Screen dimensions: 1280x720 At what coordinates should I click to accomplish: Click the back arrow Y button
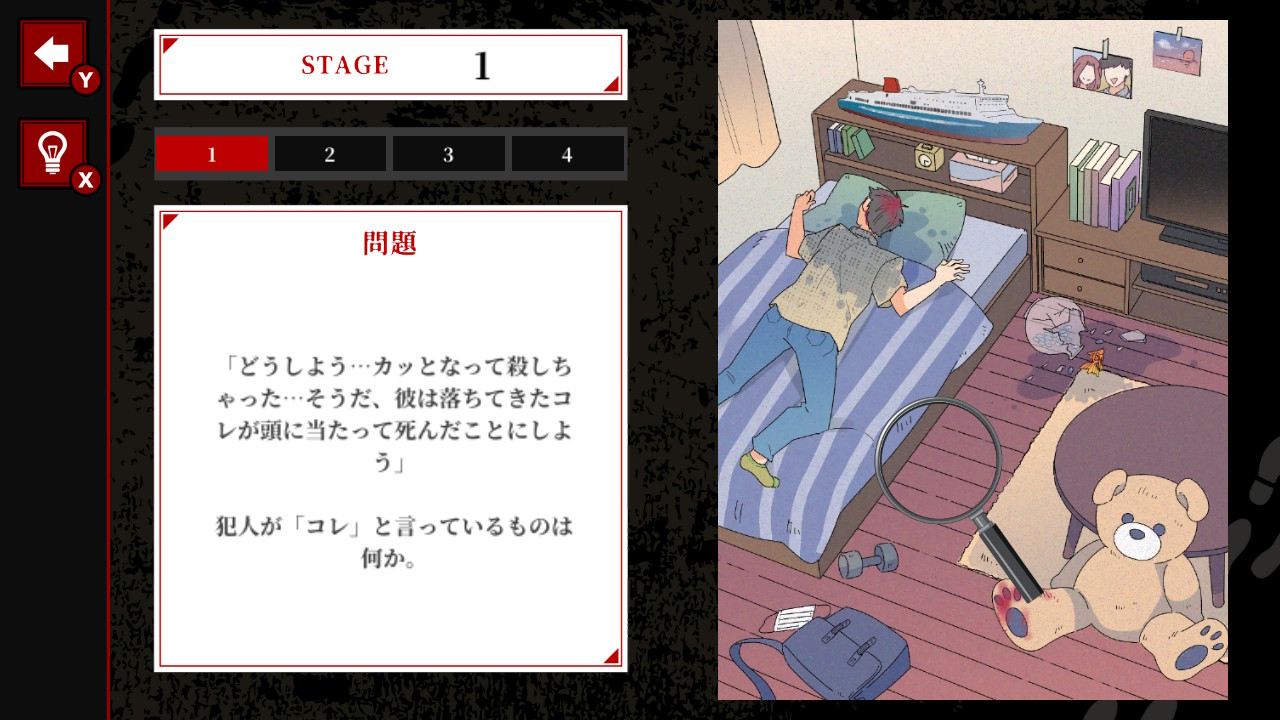(x=50, y=52)
